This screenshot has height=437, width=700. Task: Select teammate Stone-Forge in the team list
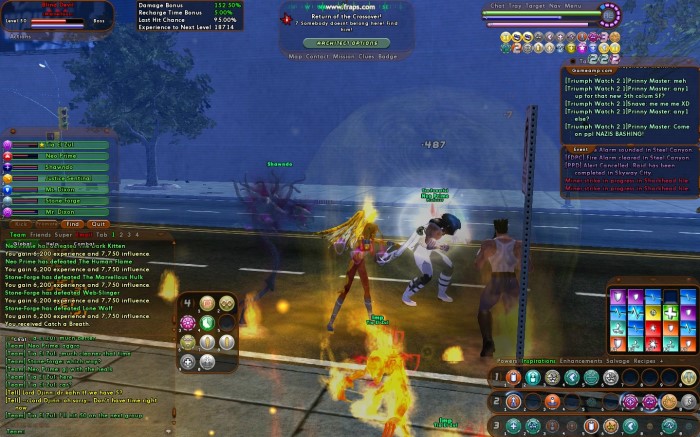[60, 199]
